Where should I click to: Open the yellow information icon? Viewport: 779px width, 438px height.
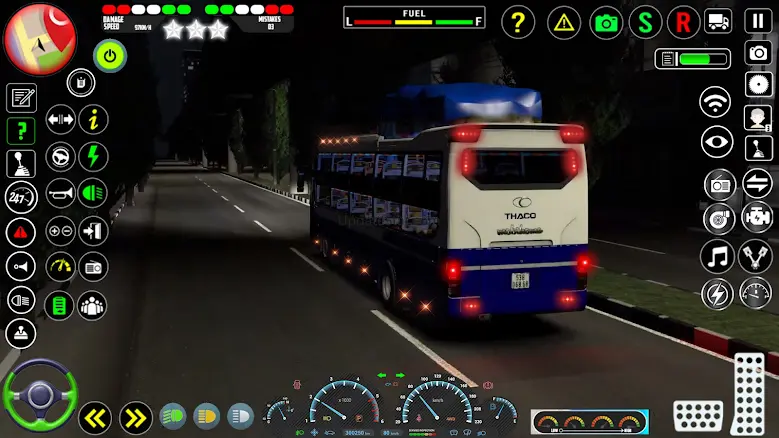(93, 120)
